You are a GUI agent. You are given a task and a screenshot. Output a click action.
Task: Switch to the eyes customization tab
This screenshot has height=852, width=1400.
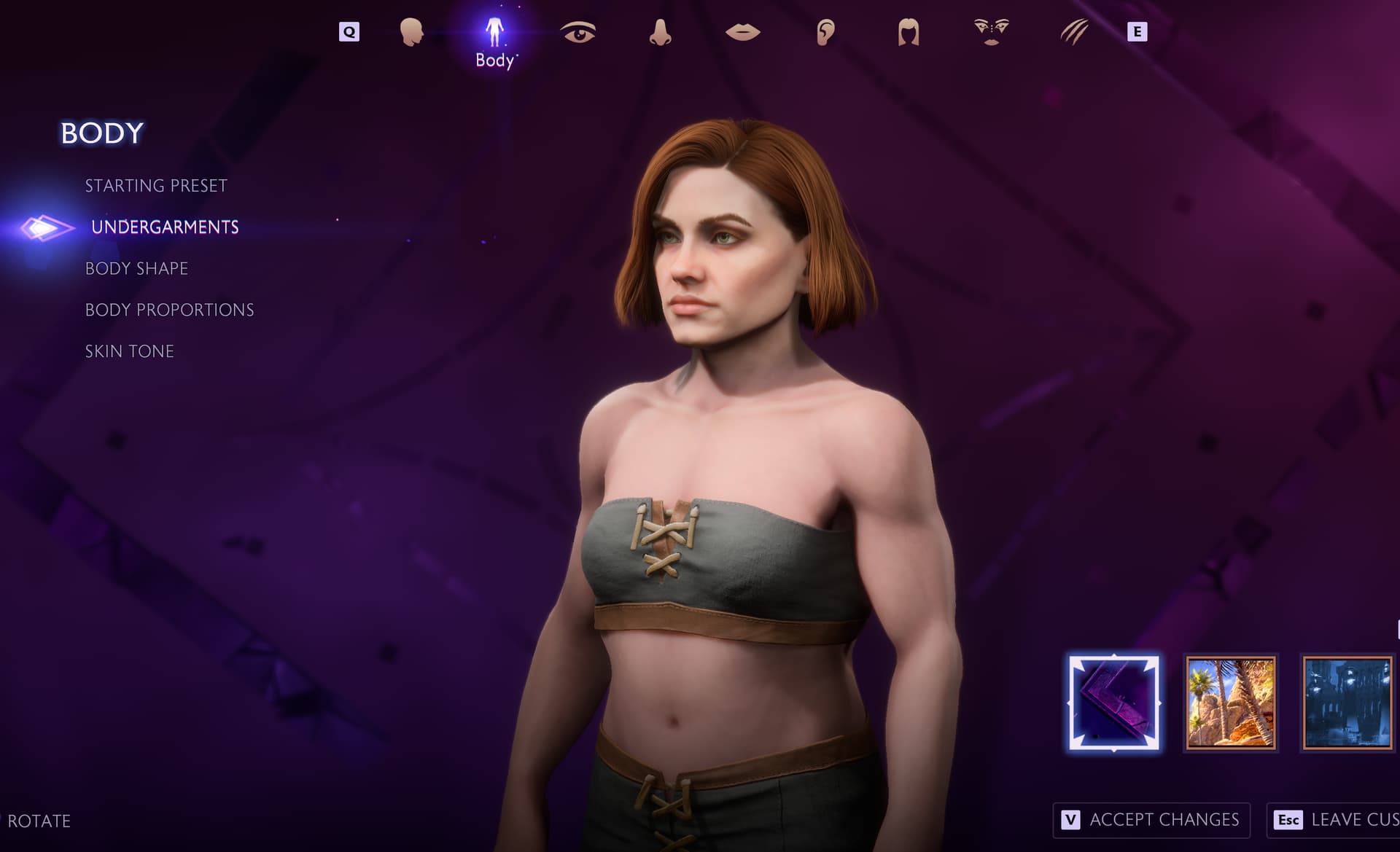click(577, 32)
